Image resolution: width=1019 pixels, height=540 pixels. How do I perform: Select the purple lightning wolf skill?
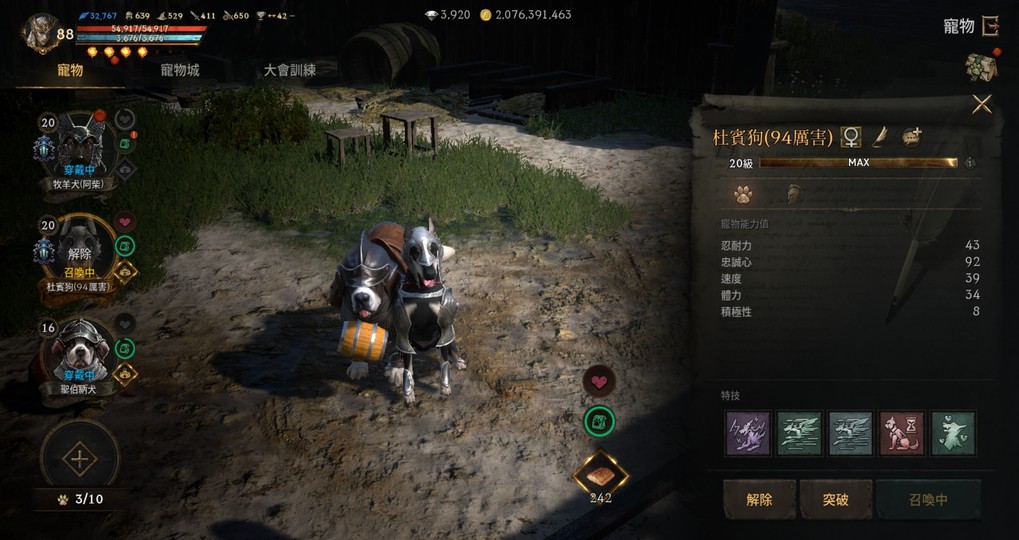(x=747, y=433)
